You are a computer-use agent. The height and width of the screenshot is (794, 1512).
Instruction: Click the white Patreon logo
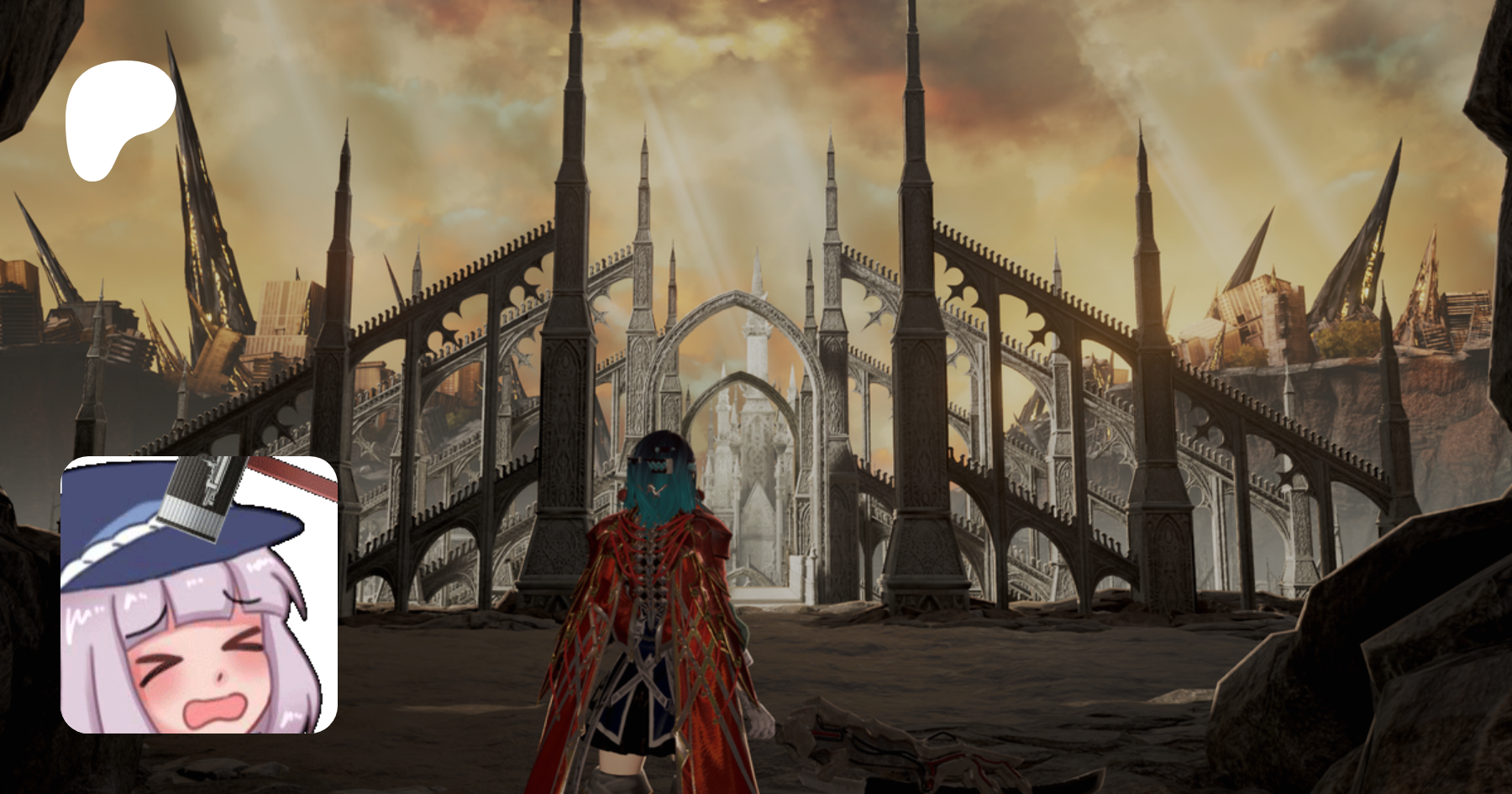(118, 118)
